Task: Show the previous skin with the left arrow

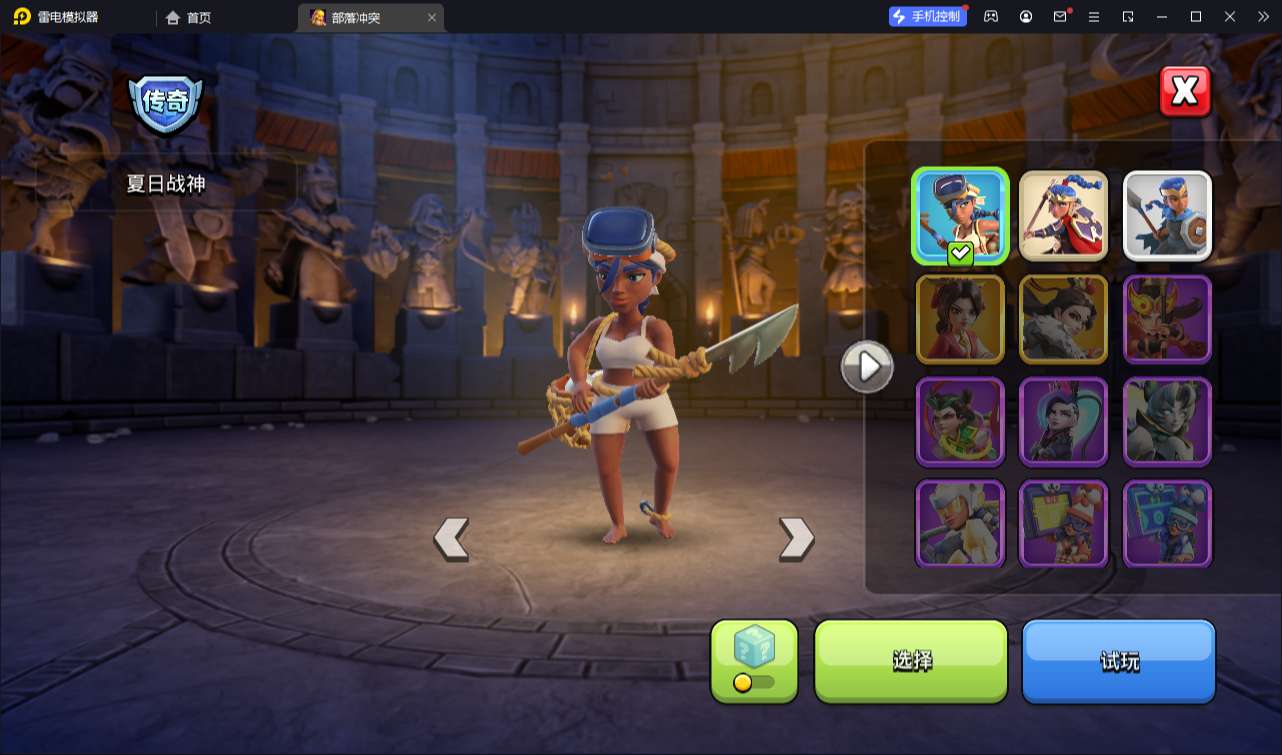Action: [451, 539]
